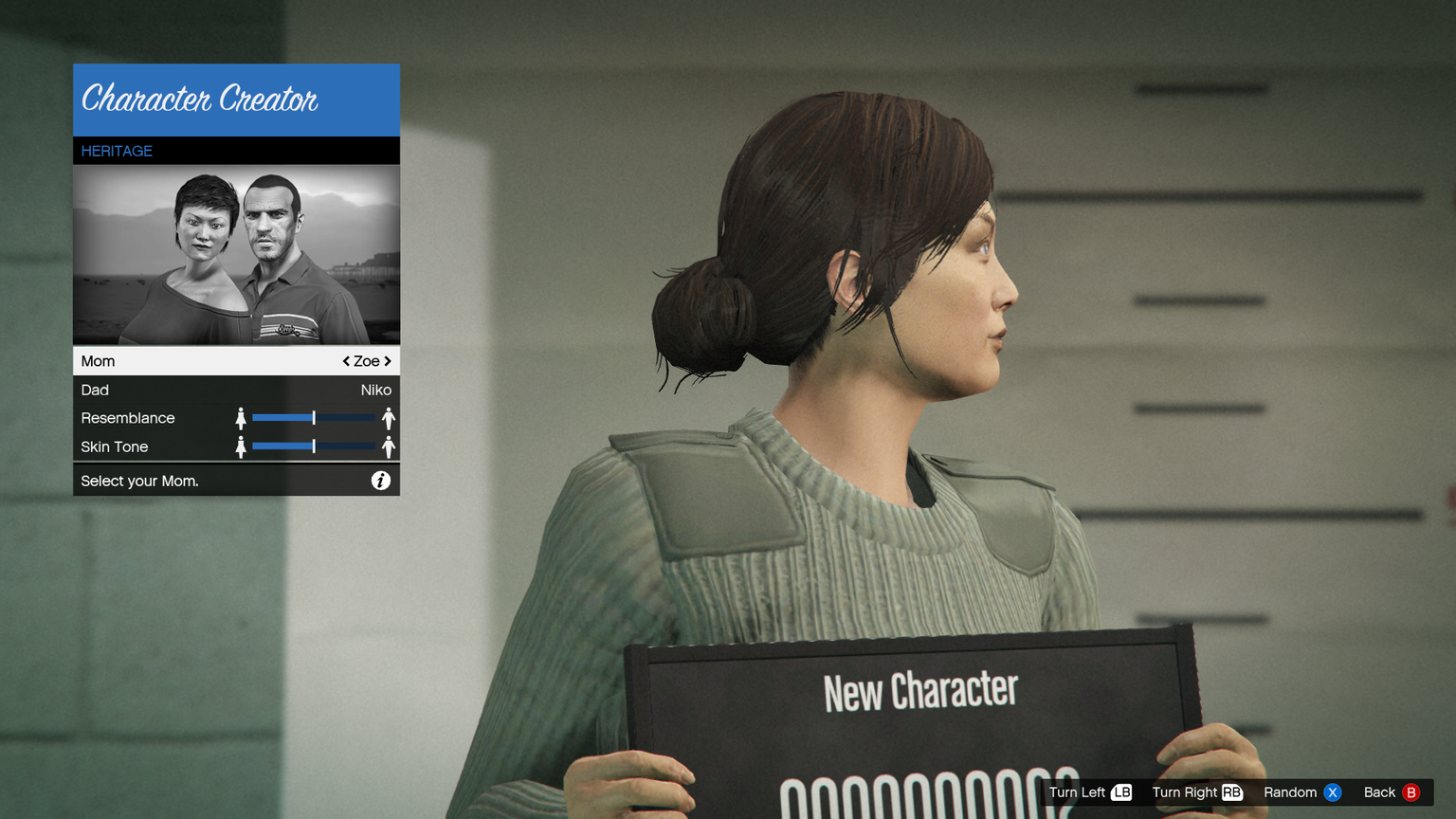Click the right arrow beside Zoe
This screenshot has height=819, width=1456.
coord(388,361)
